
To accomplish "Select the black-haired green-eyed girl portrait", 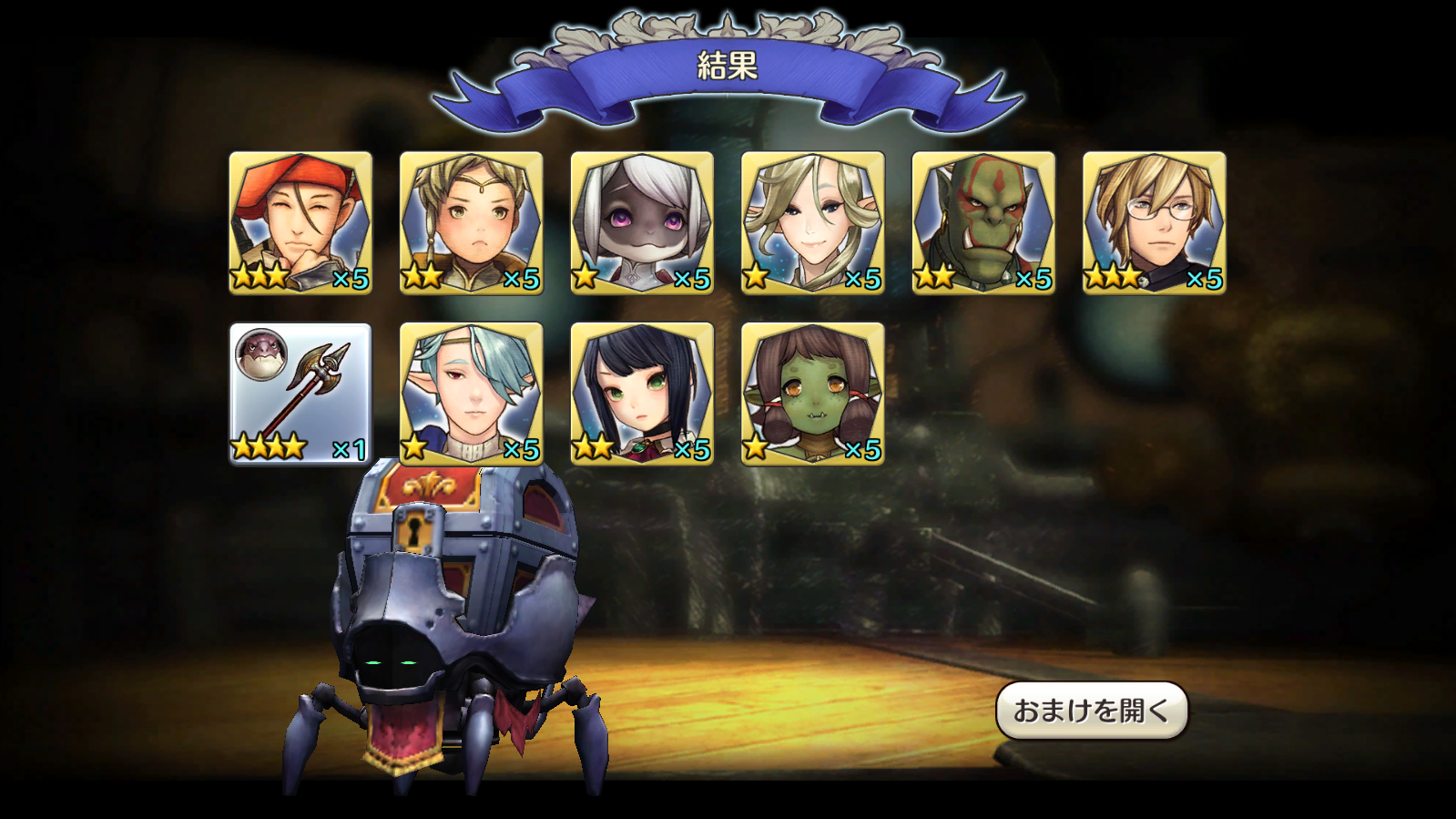I will 641,392.
